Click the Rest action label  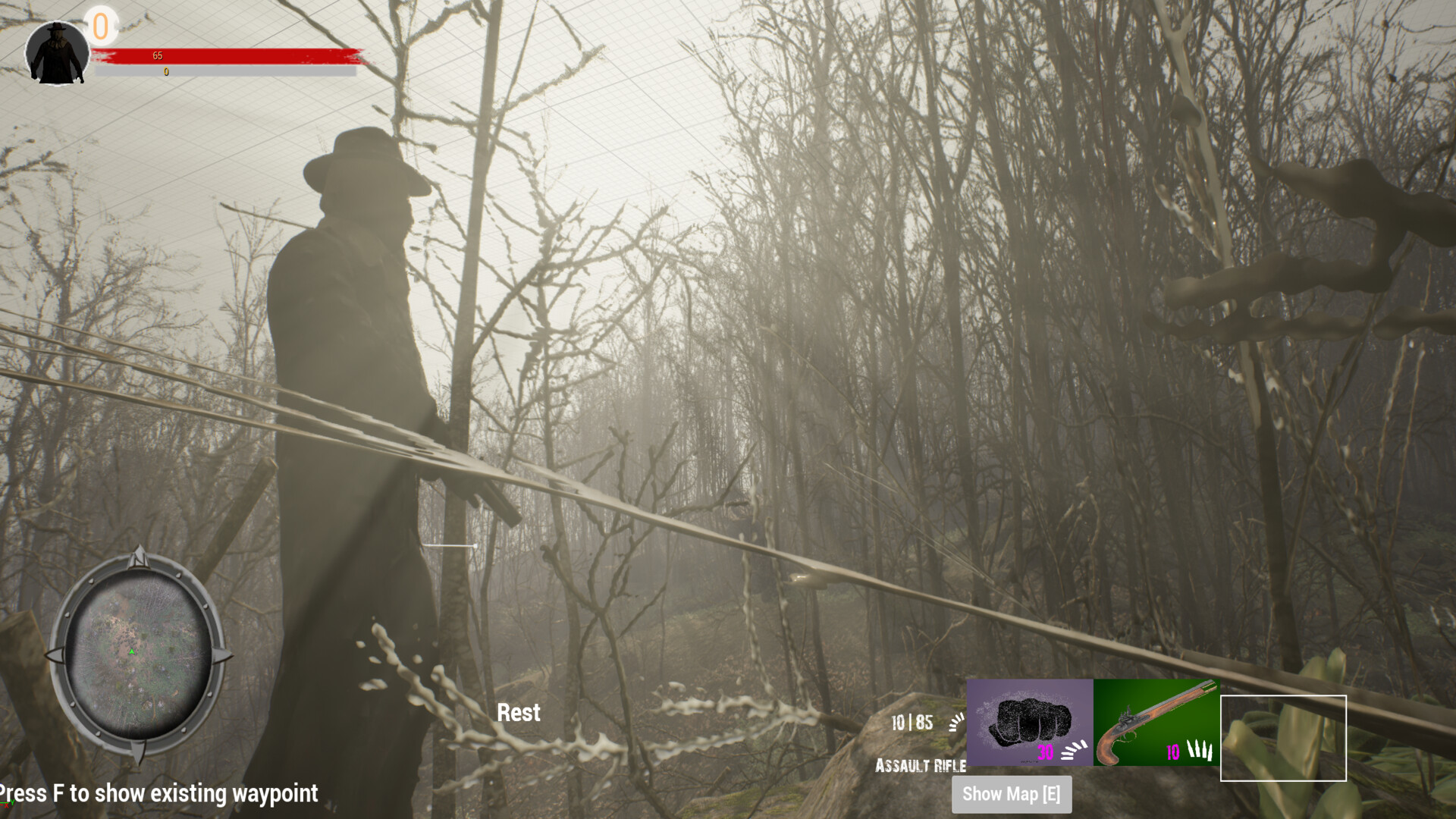click(x=518, y=713)
